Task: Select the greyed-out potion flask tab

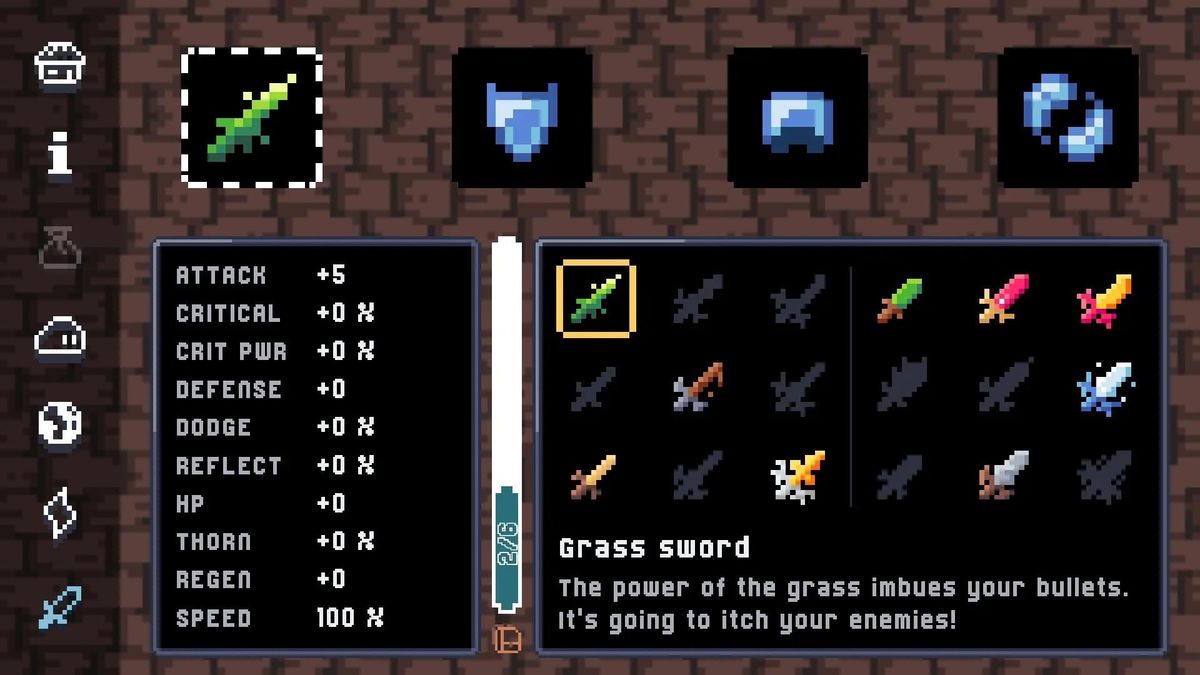Action: (60, 245)
